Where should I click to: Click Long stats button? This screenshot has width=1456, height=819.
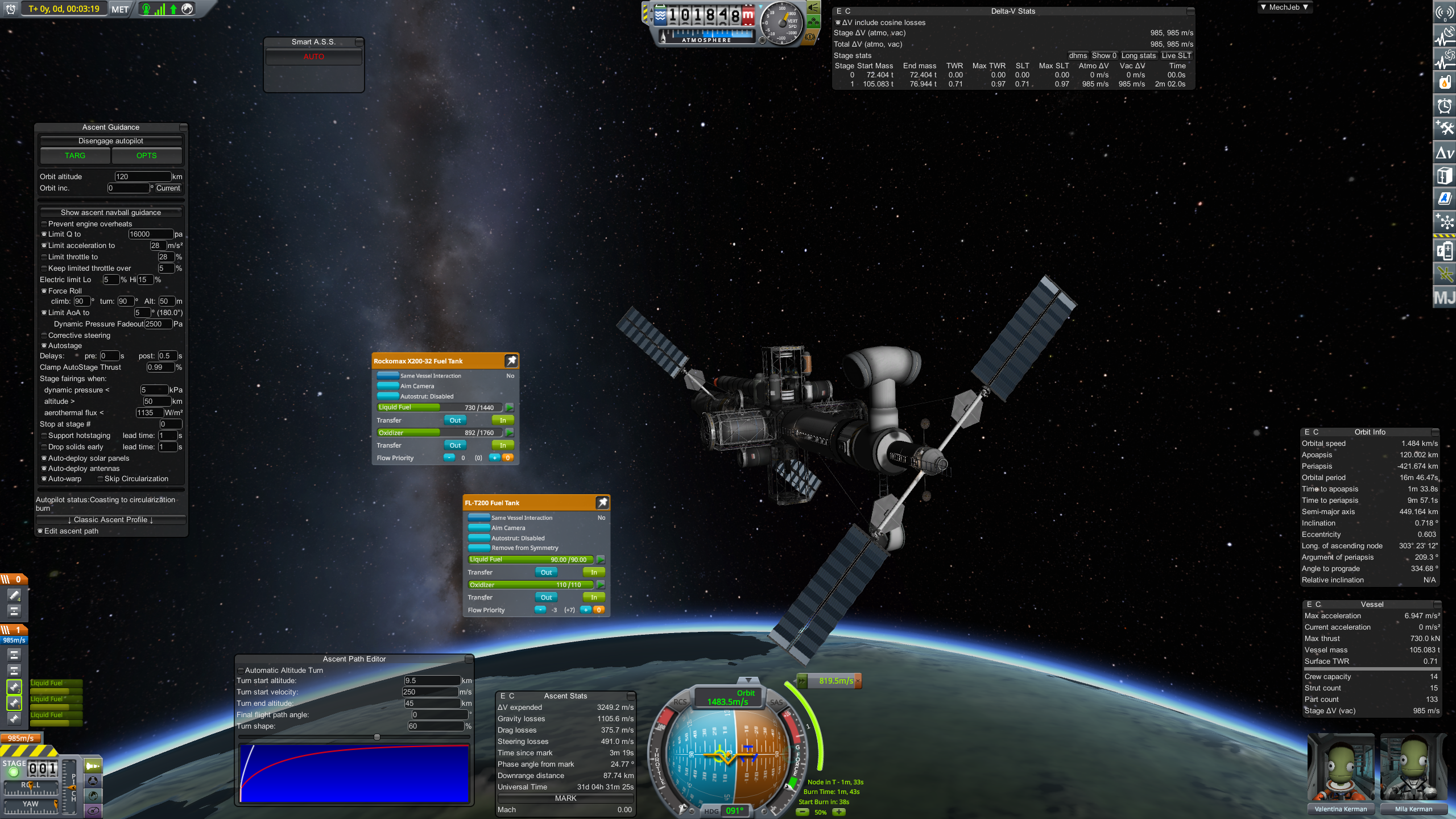click(x=1138, y=56)
